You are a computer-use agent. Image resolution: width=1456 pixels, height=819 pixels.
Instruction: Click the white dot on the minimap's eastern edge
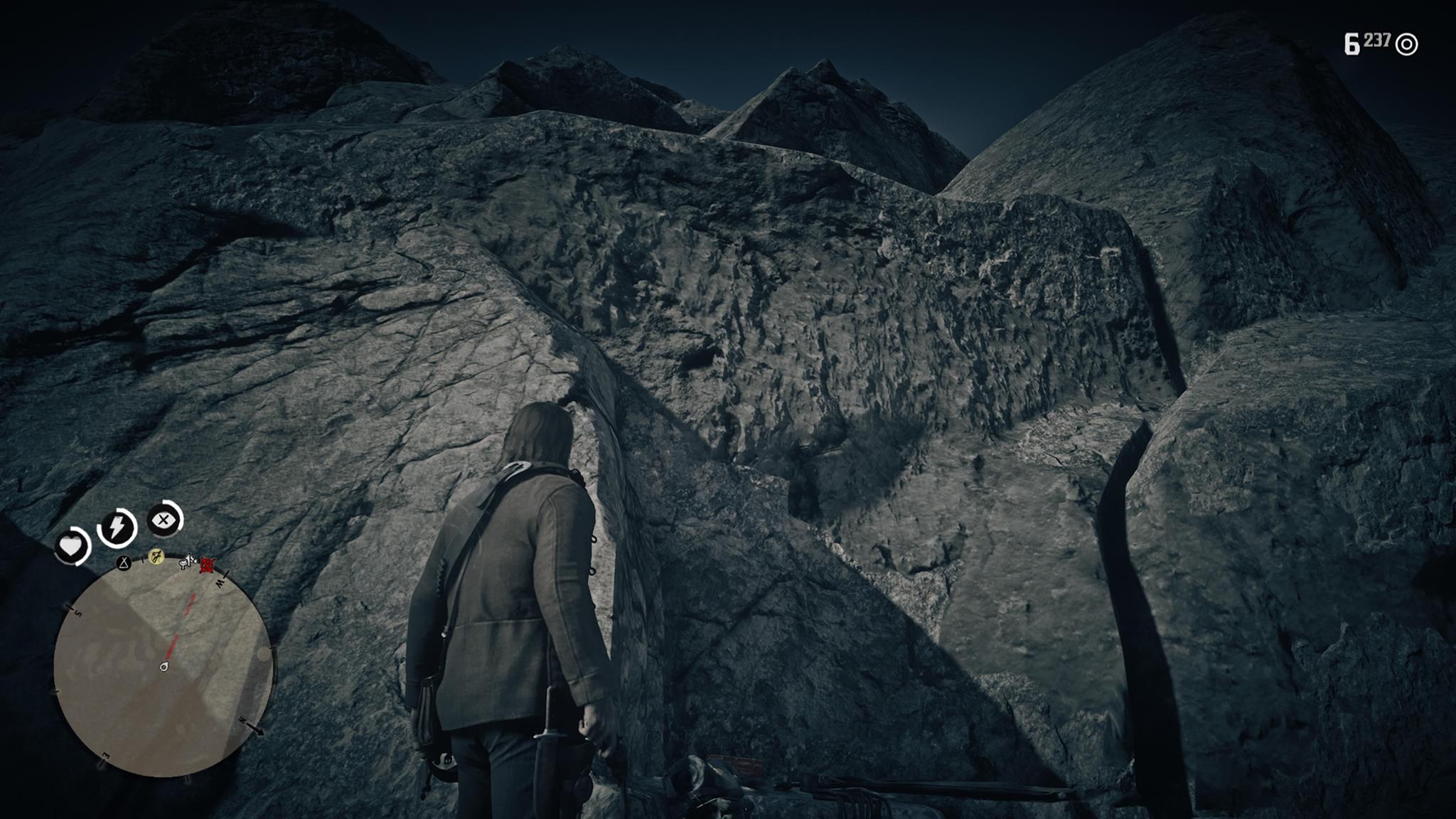click(x=262, y=653)
